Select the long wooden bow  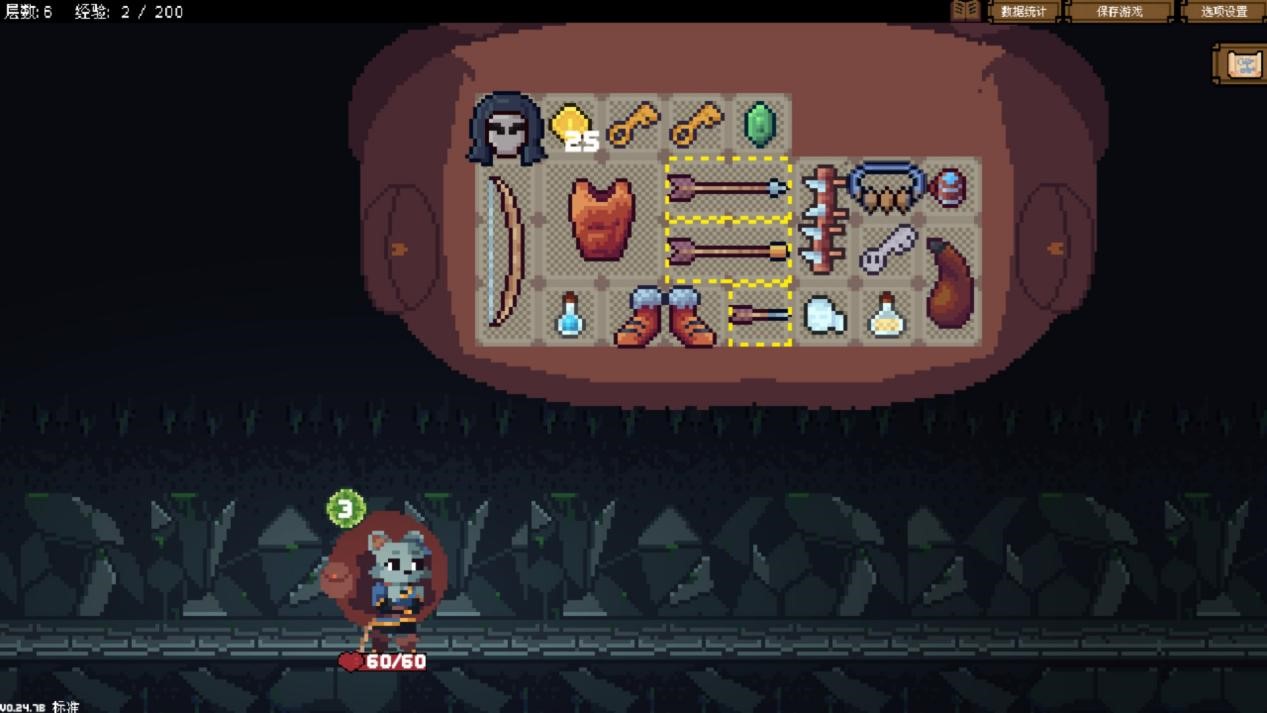(x=506, y=251)
